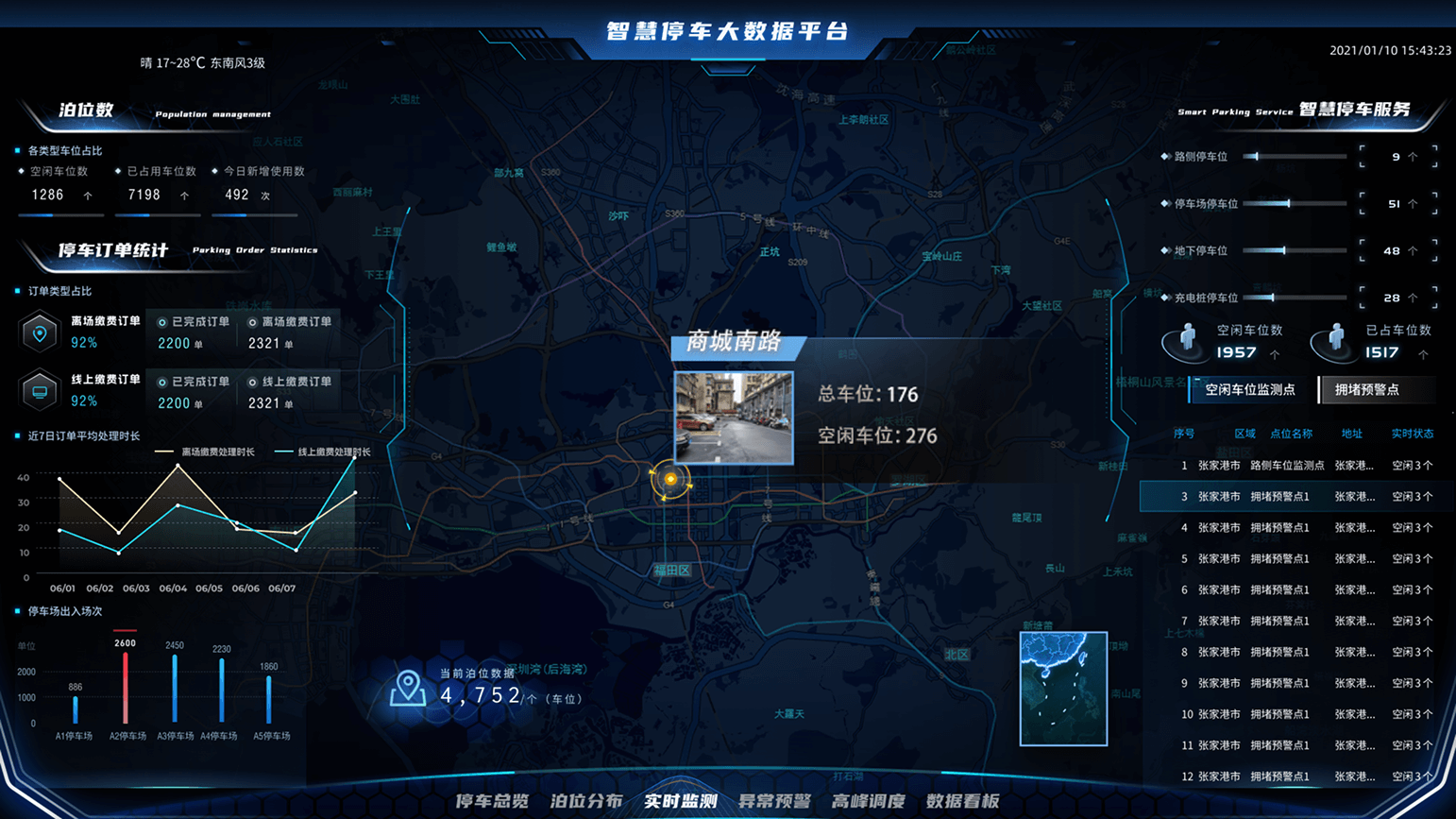Open the 停车总览 bottom tab
Screen dimensions: 1456x819
492,801
